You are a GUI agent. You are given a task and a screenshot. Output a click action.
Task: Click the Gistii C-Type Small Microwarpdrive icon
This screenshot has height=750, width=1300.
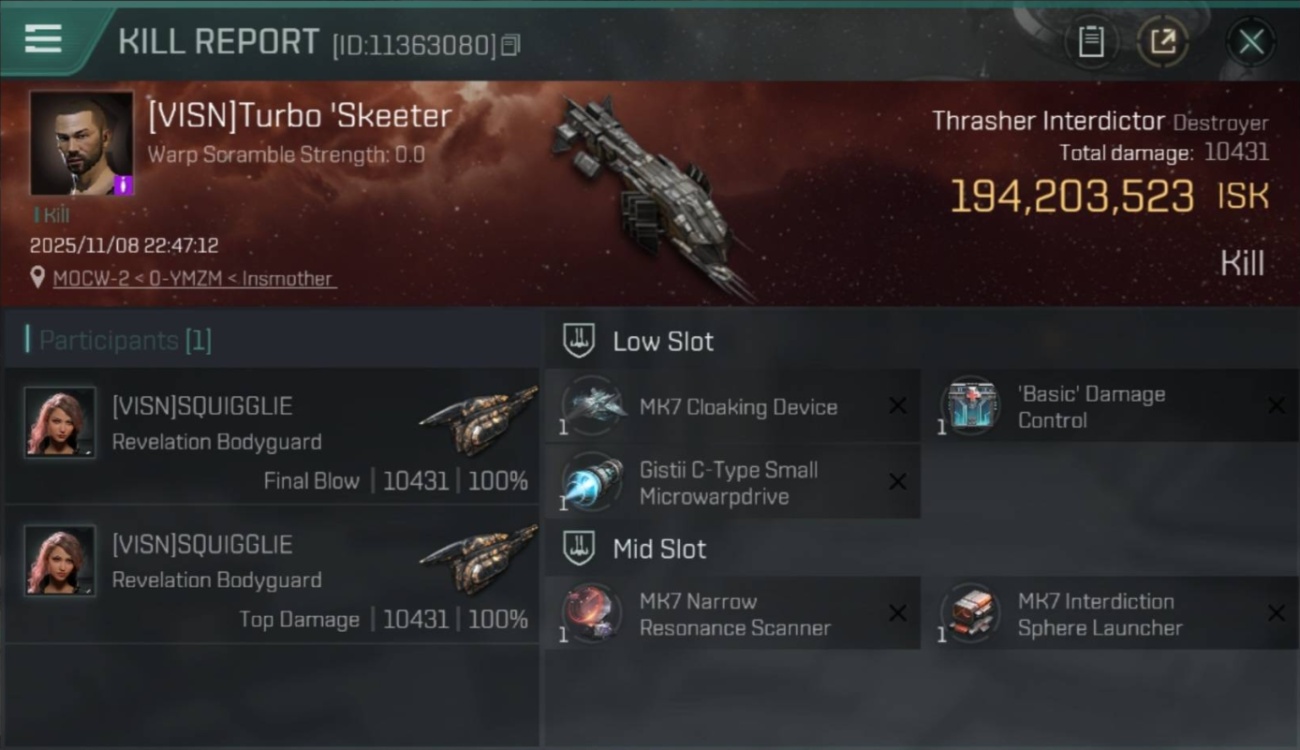pos(592,482)
